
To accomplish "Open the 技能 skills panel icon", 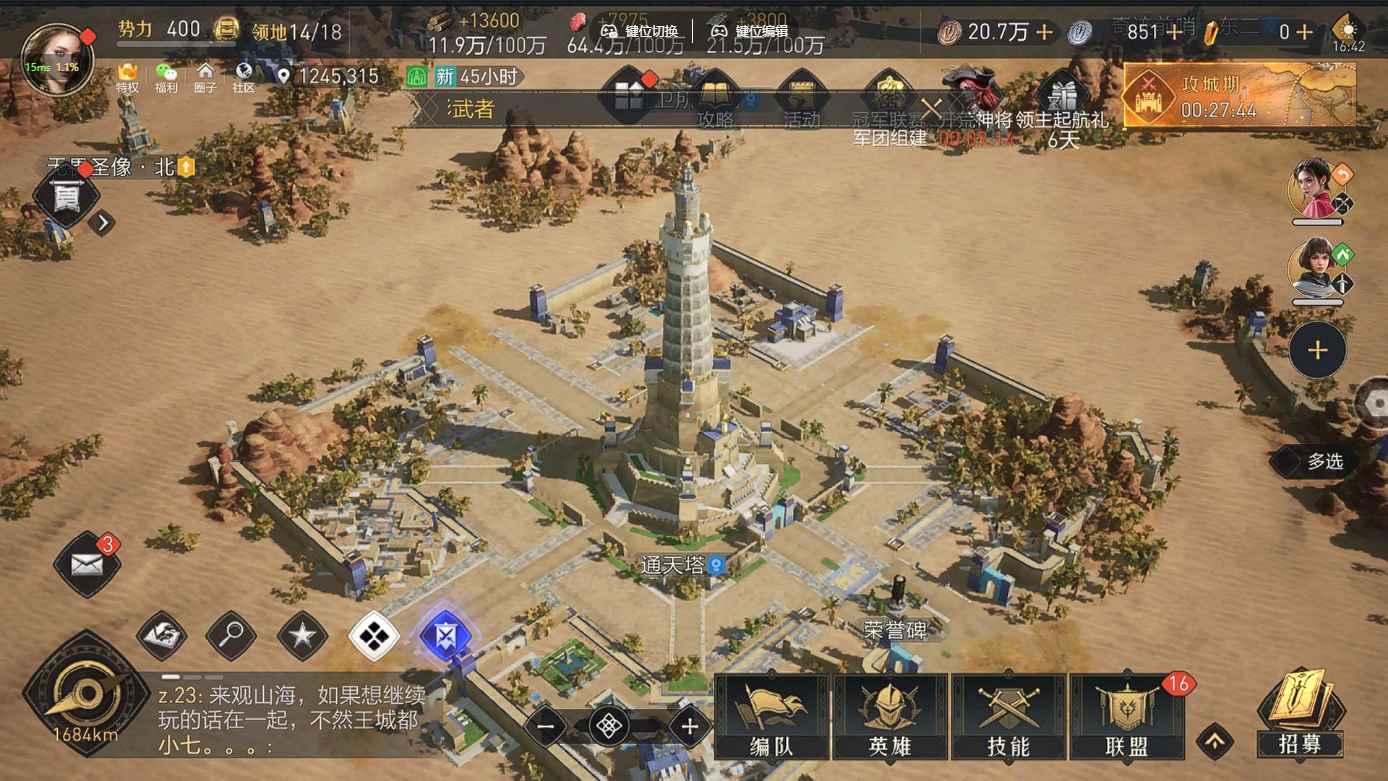I will (1008, 716).
